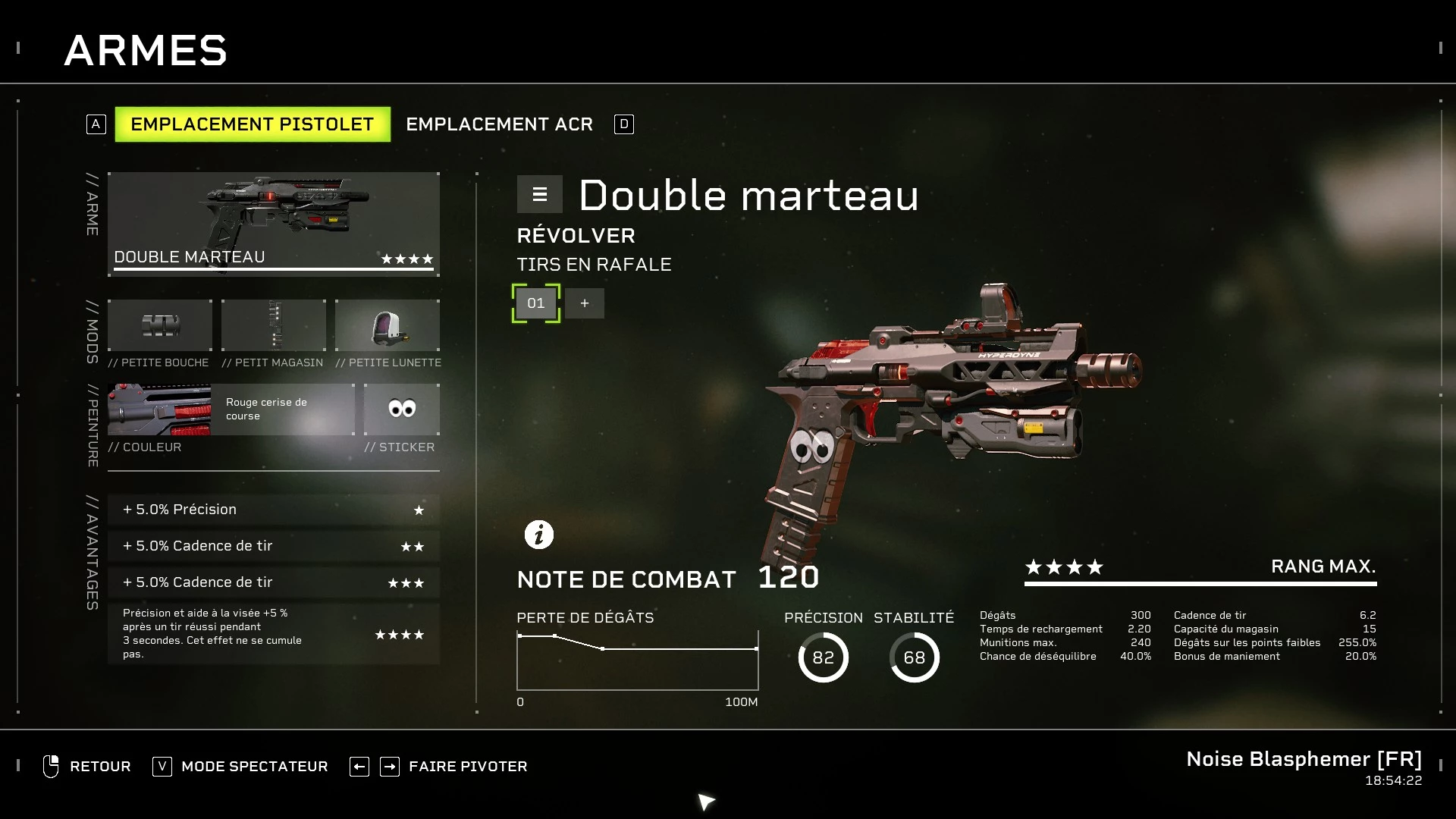Enable the four-star aim assist perk
Screen dimensions: 1456x819
click(x=273, y=634)
